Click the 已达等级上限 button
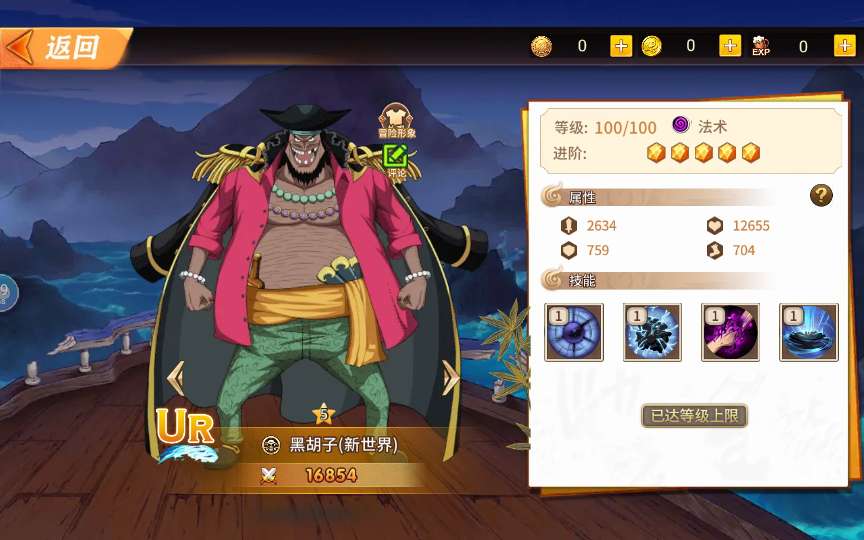 click(694, 415)
